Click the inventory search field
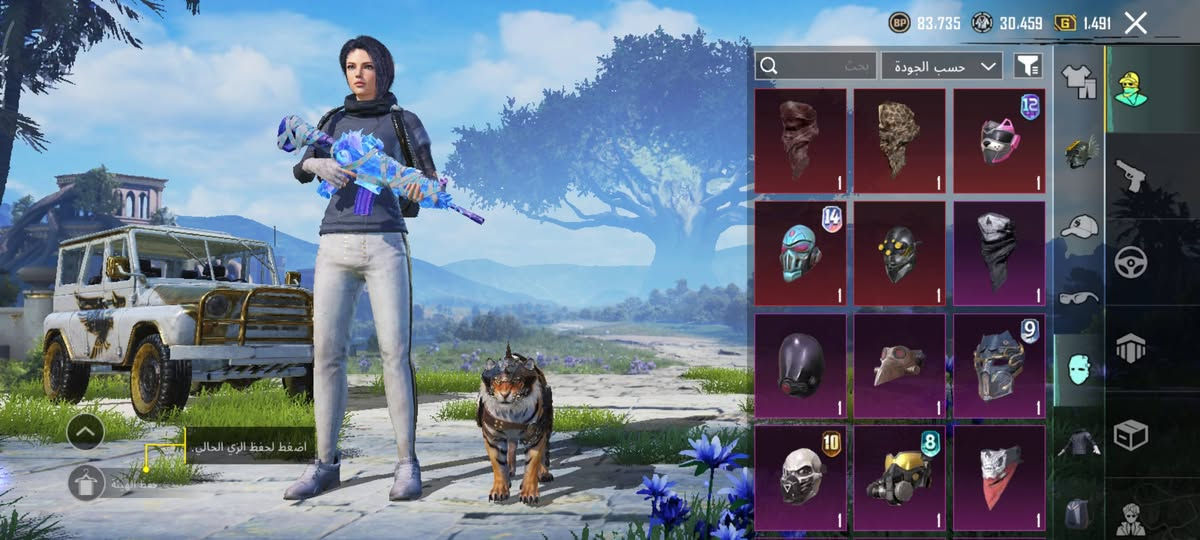The width and height of the screenshot is (1200, 540). pos(816,66)
